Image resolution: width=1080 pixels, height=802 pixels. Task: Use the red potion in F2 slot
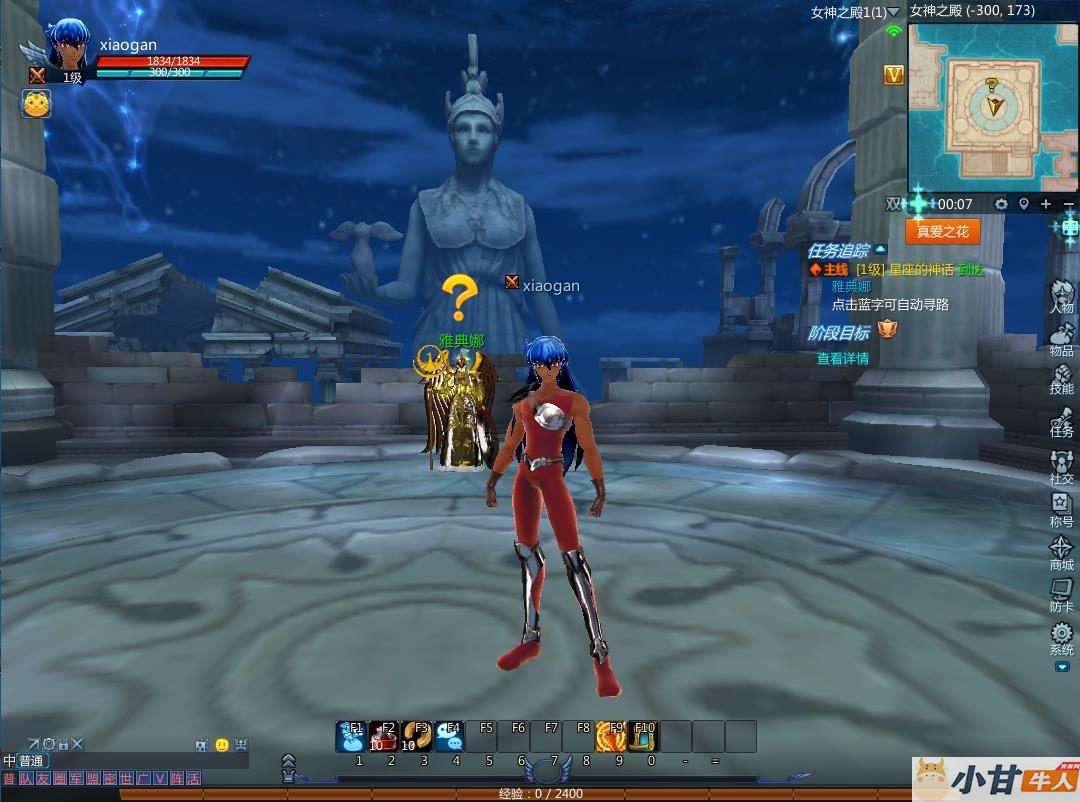point(383,736)
